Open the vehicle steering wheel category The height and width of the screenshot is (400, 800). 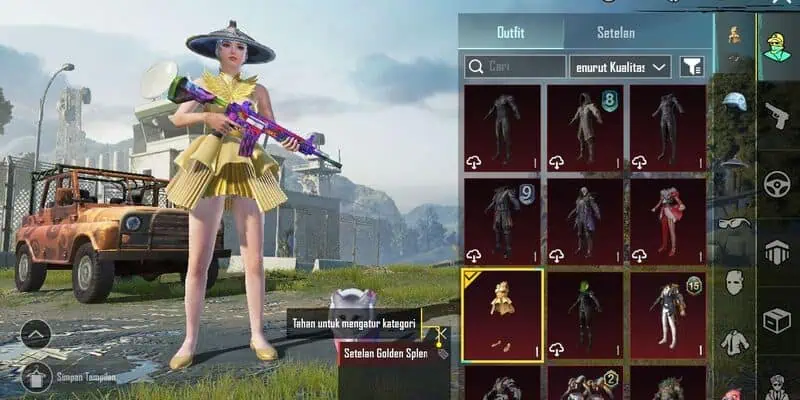click(x=777, y=183)
